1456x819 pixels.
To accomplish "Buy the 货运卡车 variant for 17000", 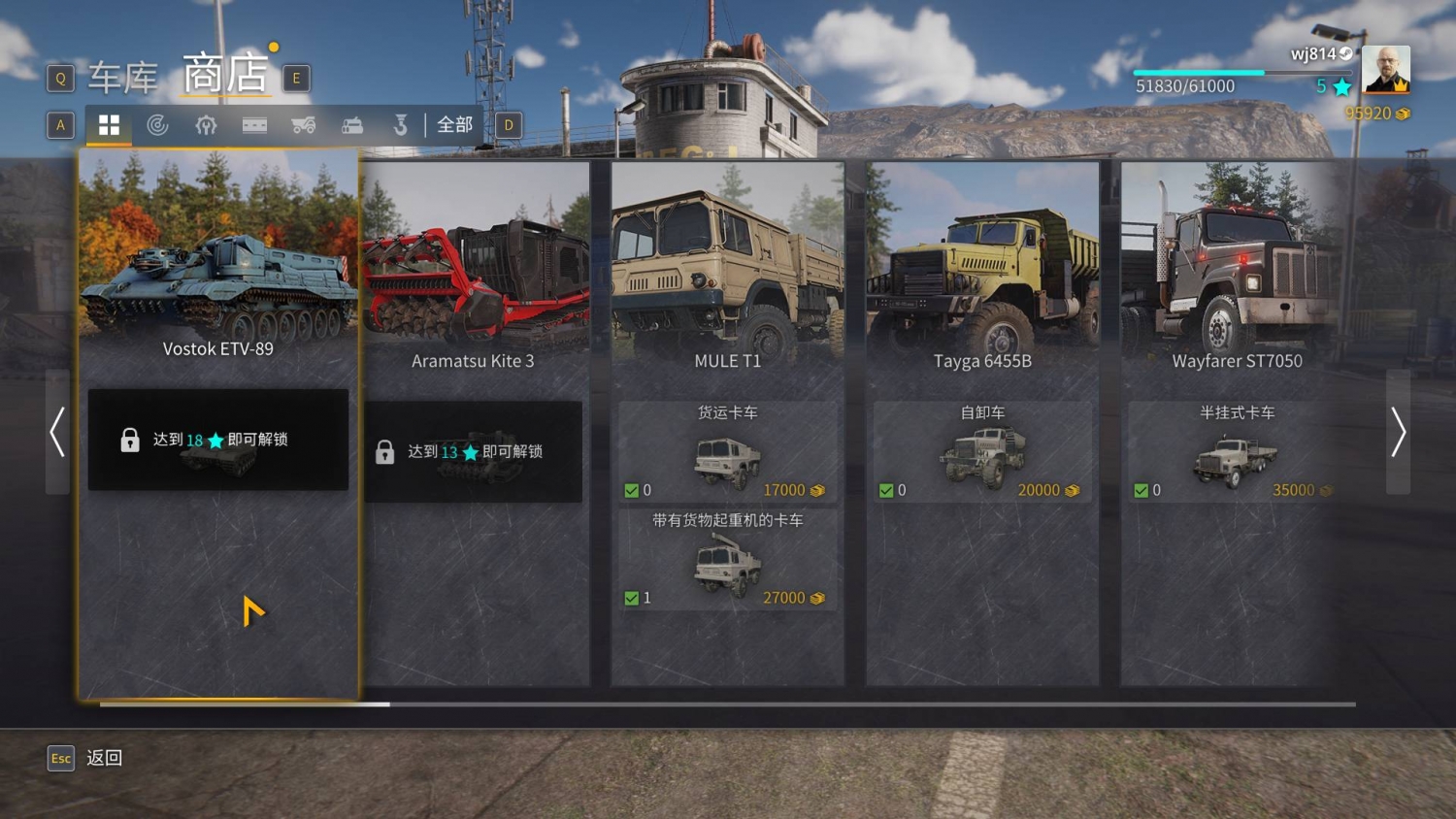I will [x=728, y=452].
